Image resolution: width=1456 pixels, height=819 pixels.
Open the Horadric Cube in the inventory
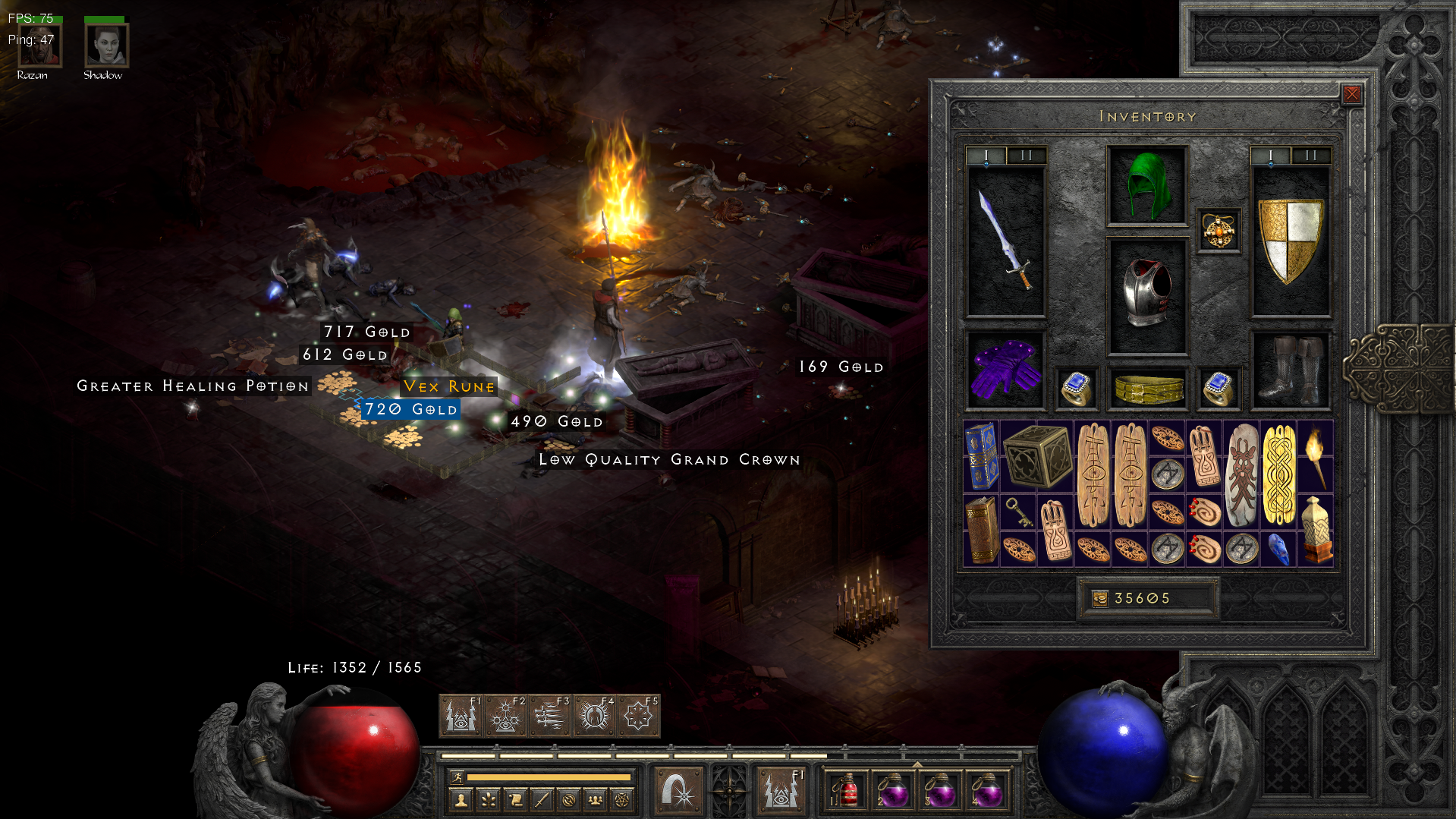[x=1036, y=455]
